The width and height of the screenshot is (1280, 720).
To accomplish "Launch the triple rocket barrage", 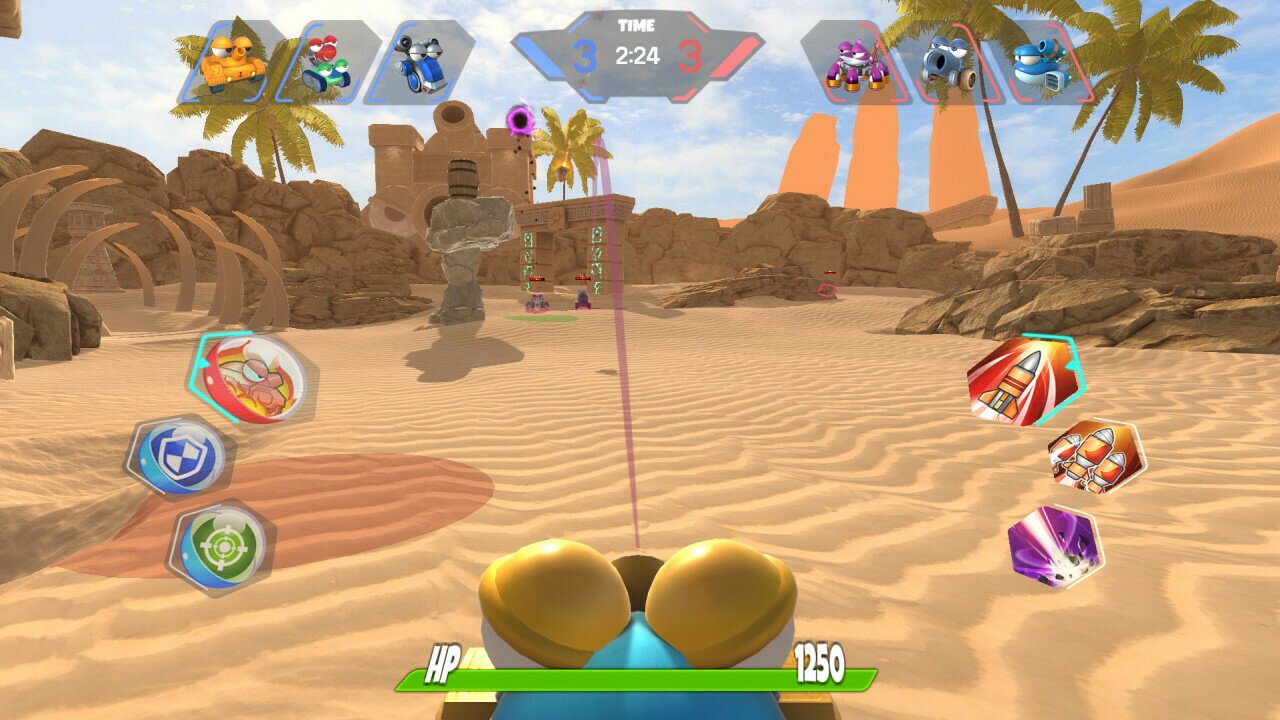I will click(x=1096, y=456).
